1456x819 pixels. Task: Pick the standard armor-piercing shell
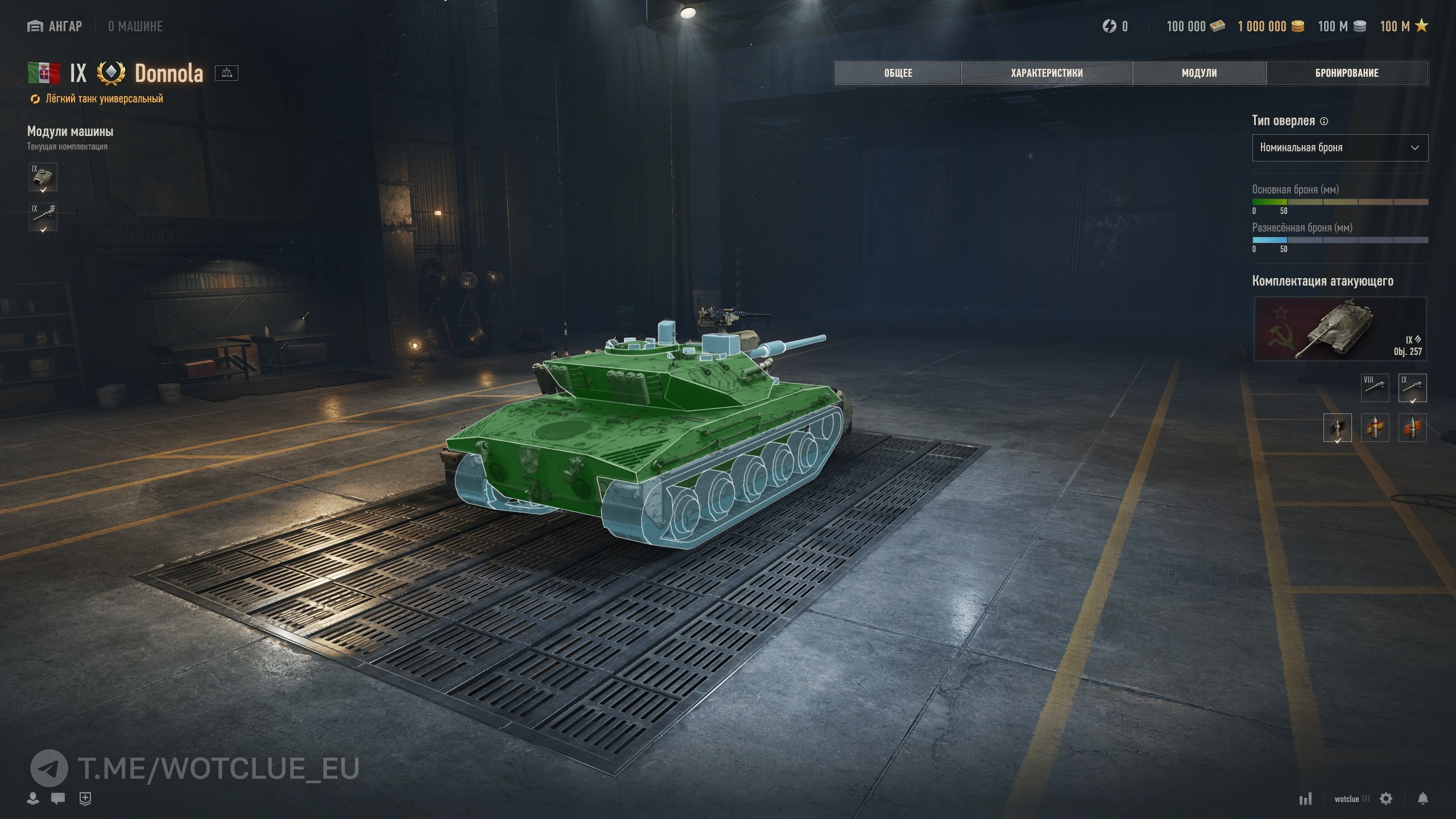1337,428
